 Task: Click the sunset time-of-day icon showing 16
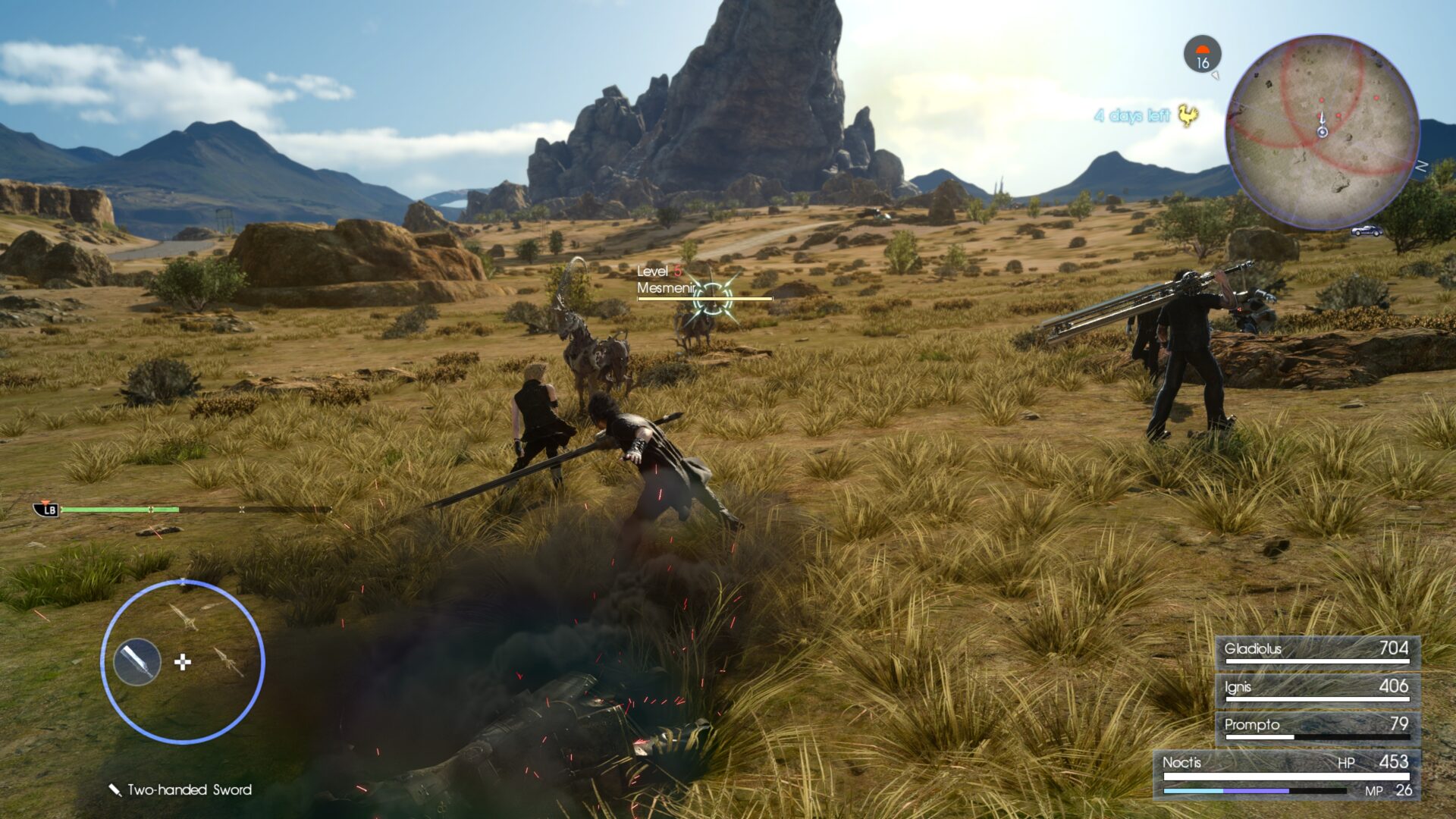click(1203, 53)
